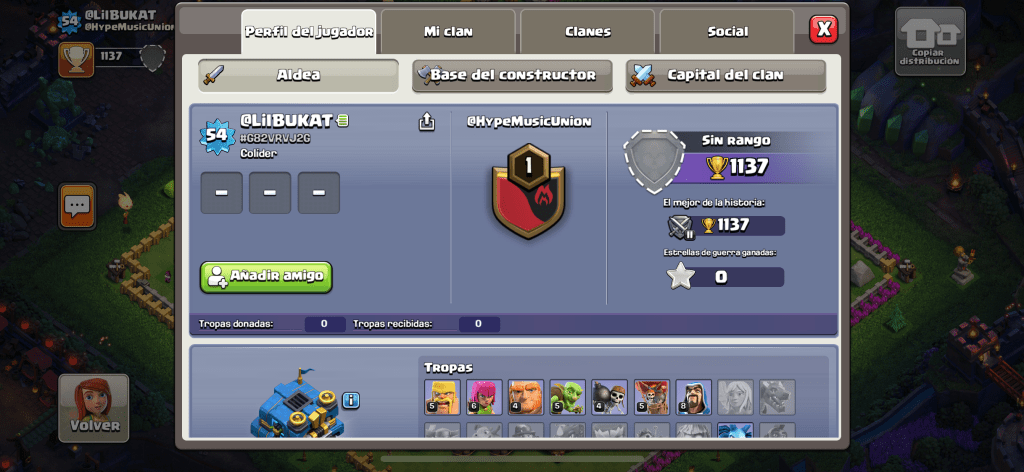The image size is (1024, 472).
Task: Close the player profile window
Action: pyautogui.click(x=823, y=29)
